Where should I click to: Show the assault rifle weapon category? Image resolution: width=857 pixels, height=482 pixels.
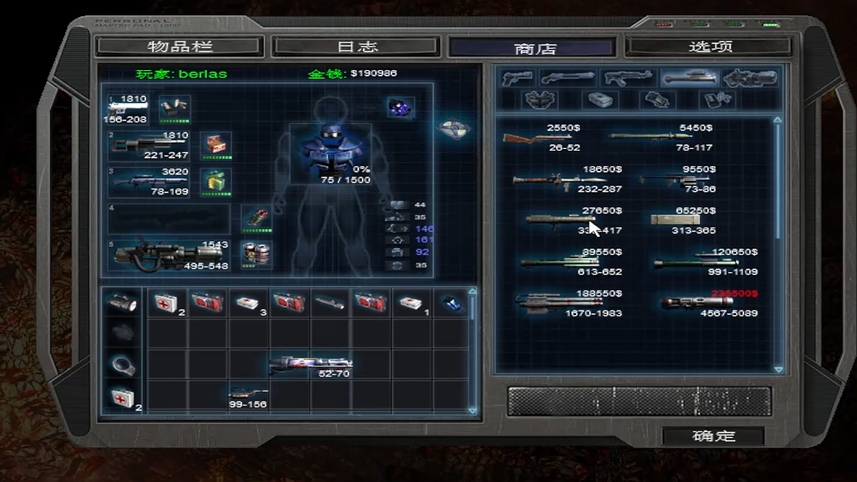pos(628,78)
